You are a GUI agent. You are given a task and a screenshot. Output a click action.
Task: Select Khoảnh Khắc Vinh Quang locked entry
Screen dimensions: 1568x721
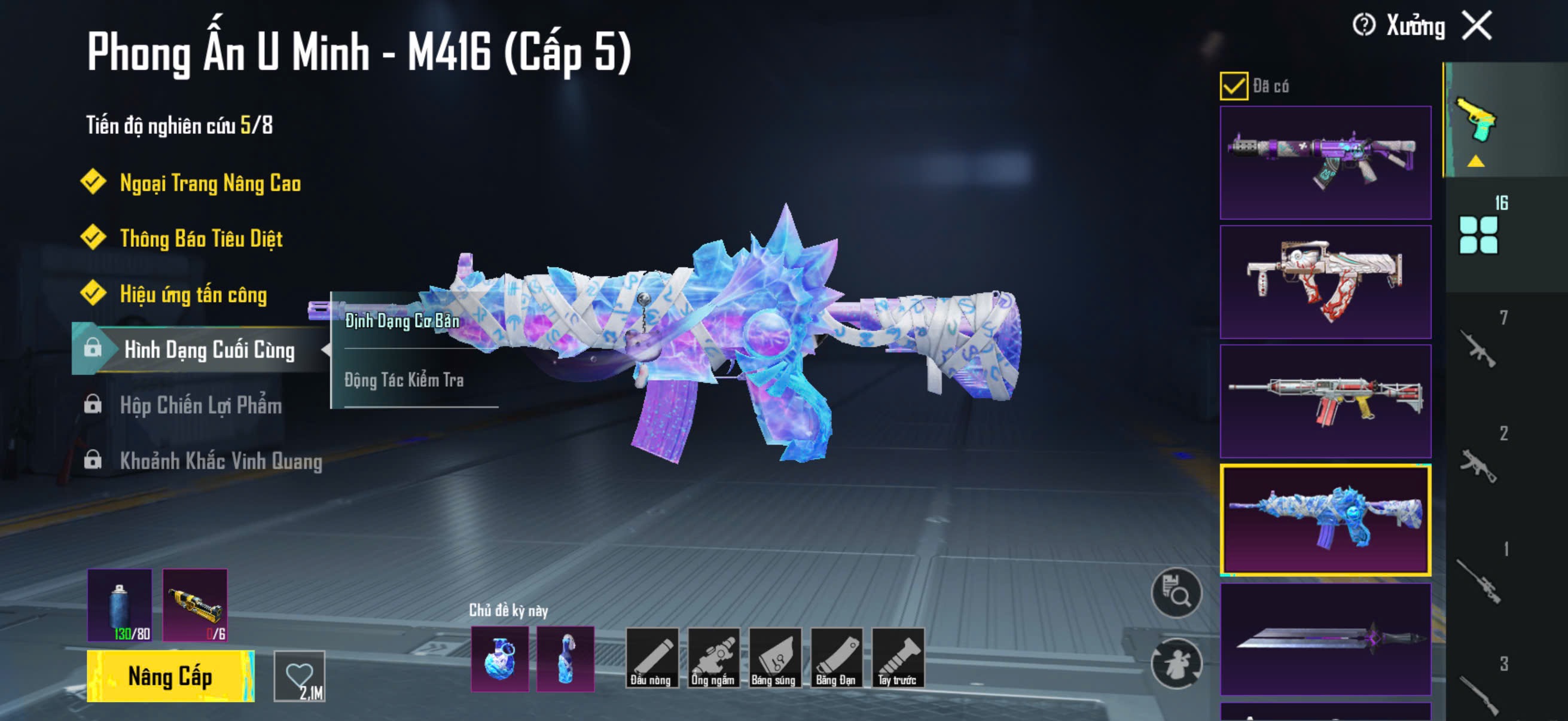pyautogui.click(x=220, y=460)
